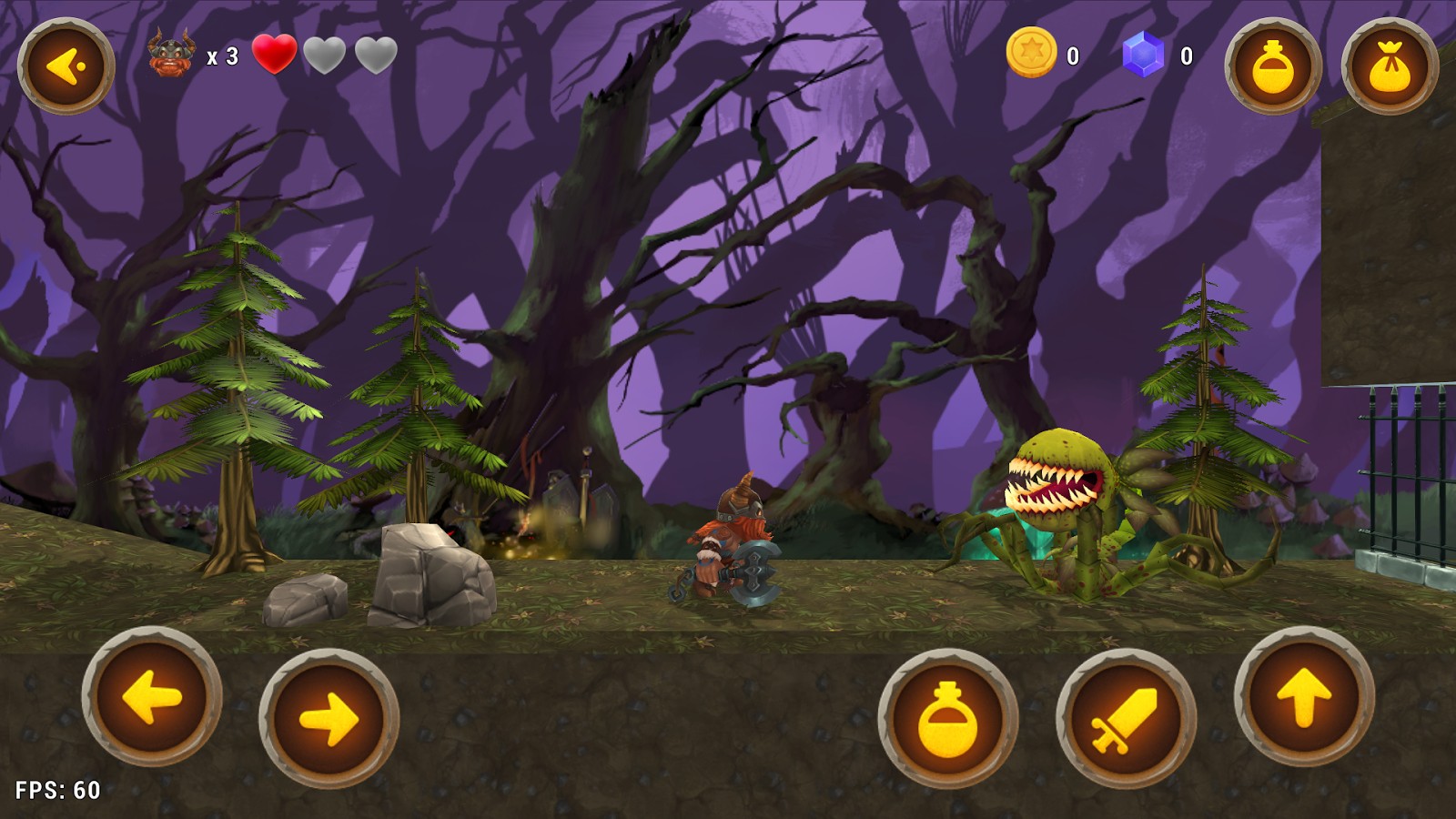This screenshot has width=1456, height=819.
Task: Go back using the yellow back arrow
Action: [x=66, y=66]
